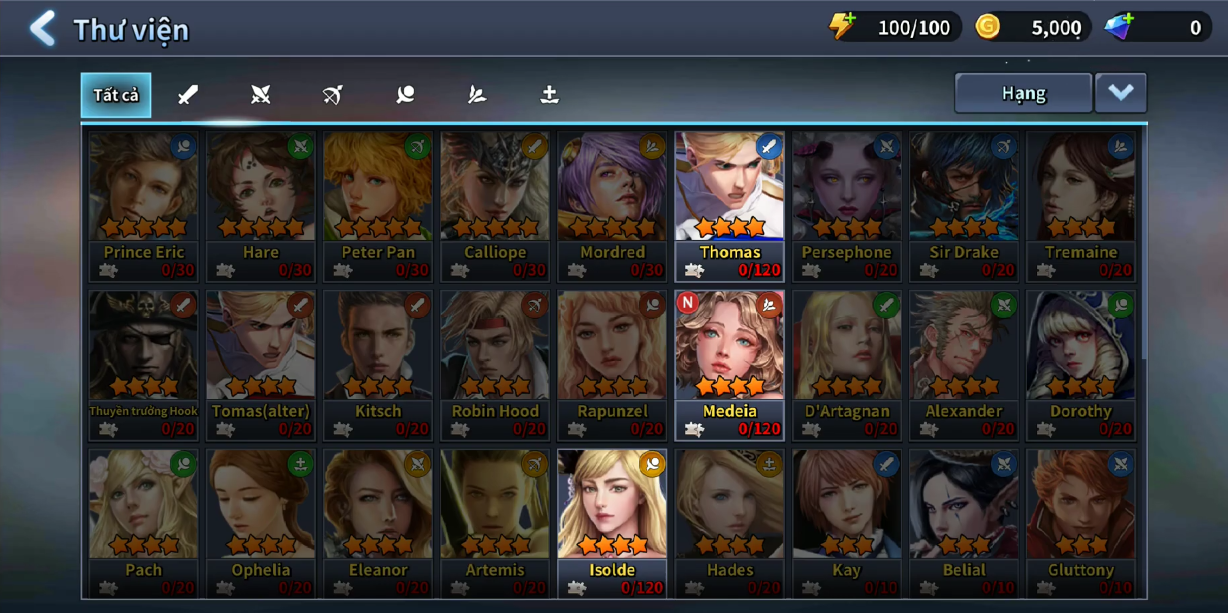View the Thuyền trưởng Hook card
This screenshot has width=1228, height=613.
tap(144, 364)
